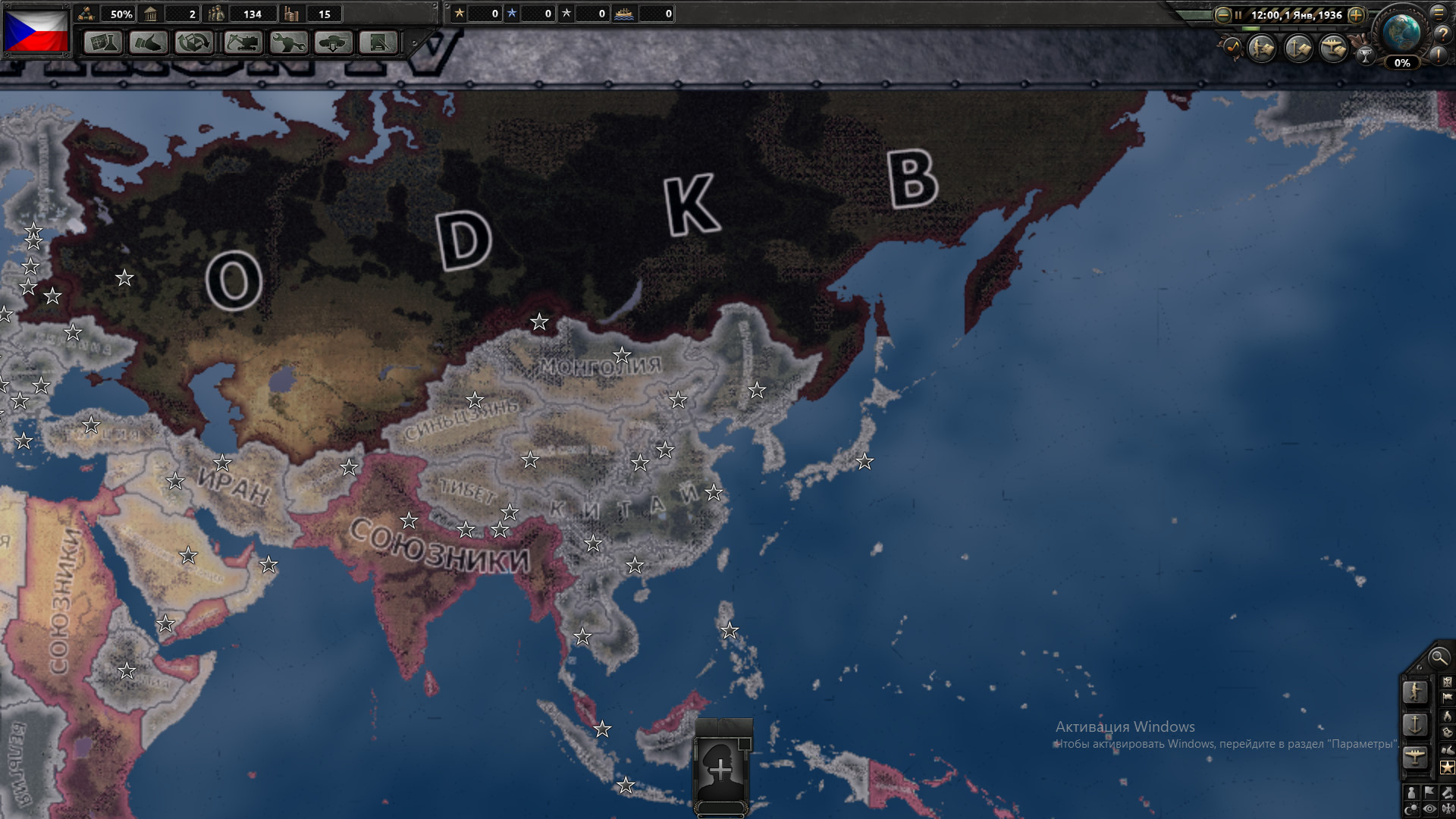Open the construction excavator icon

tap(245, 44)
